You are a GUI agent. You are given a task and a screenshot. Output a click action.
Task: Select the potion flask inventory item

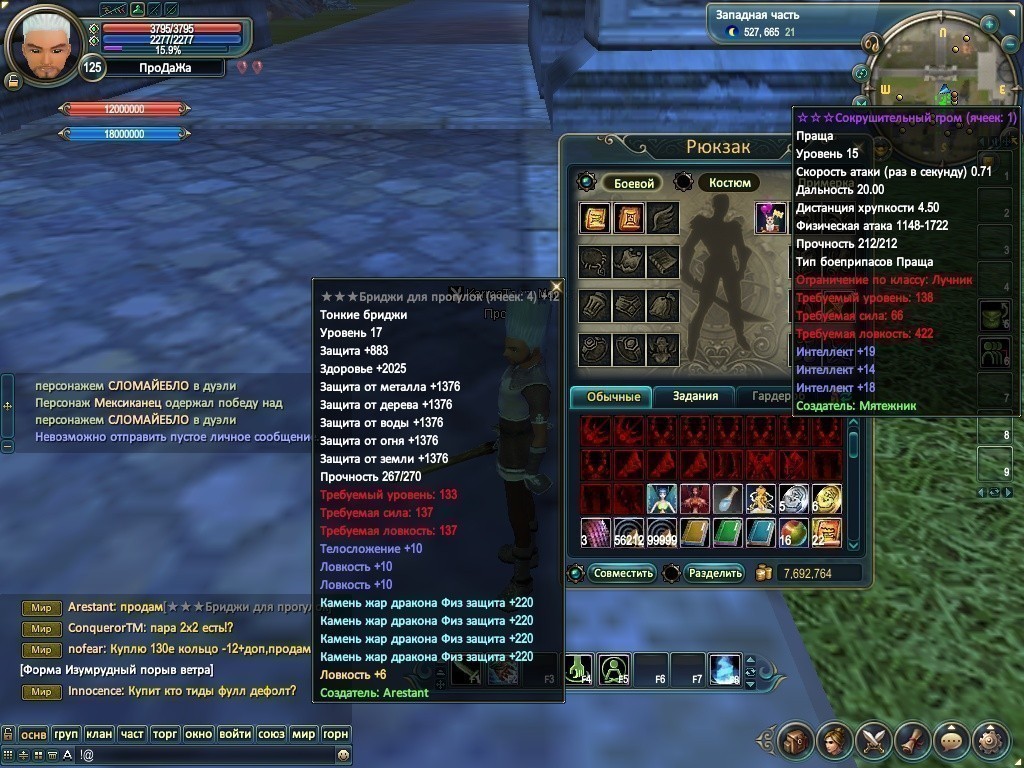pyautogui.click(x=727, y=499)
